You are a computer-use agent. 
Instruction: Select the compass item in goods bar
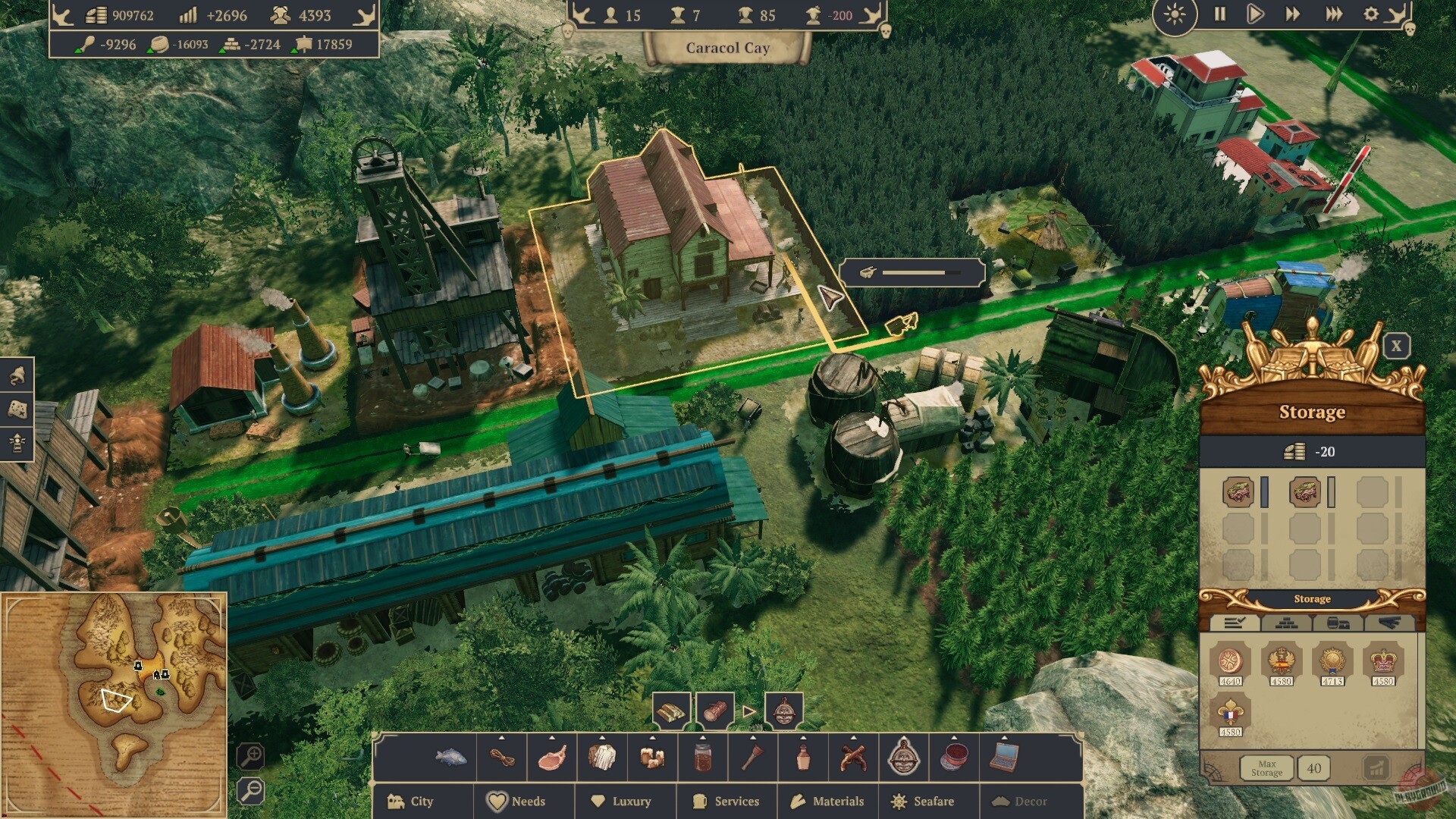coord(902,758)
